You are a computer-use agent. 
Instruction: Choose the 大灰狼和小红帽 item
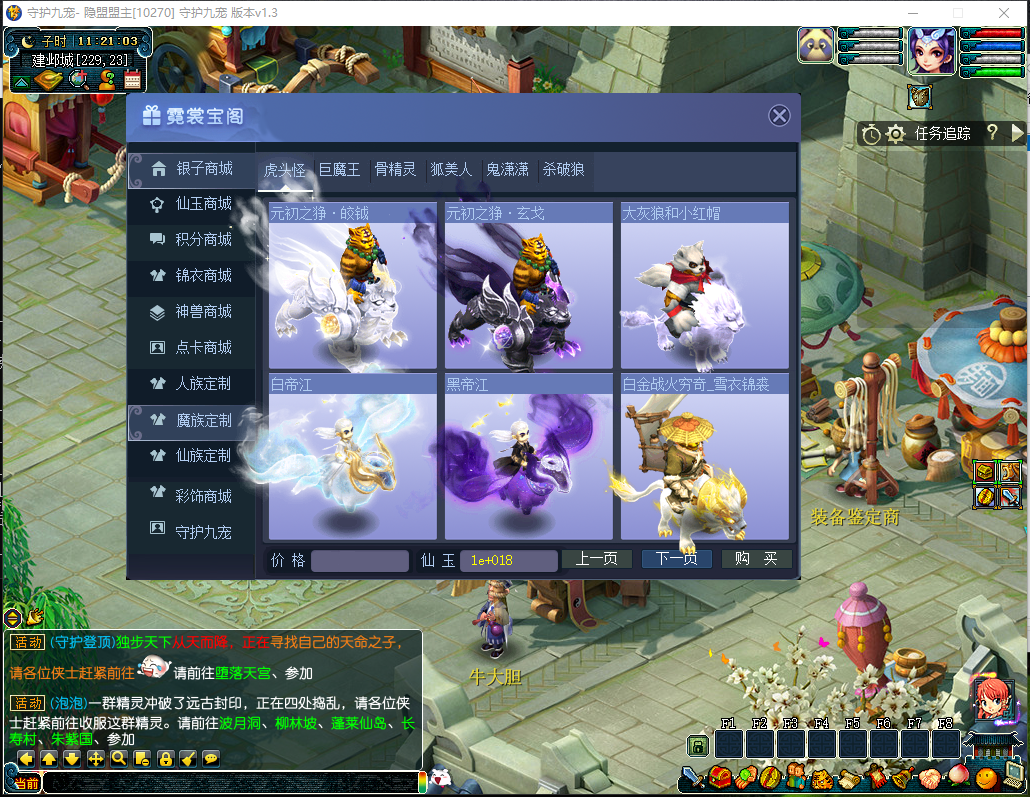pyautogui.click(x=705, y=286)
